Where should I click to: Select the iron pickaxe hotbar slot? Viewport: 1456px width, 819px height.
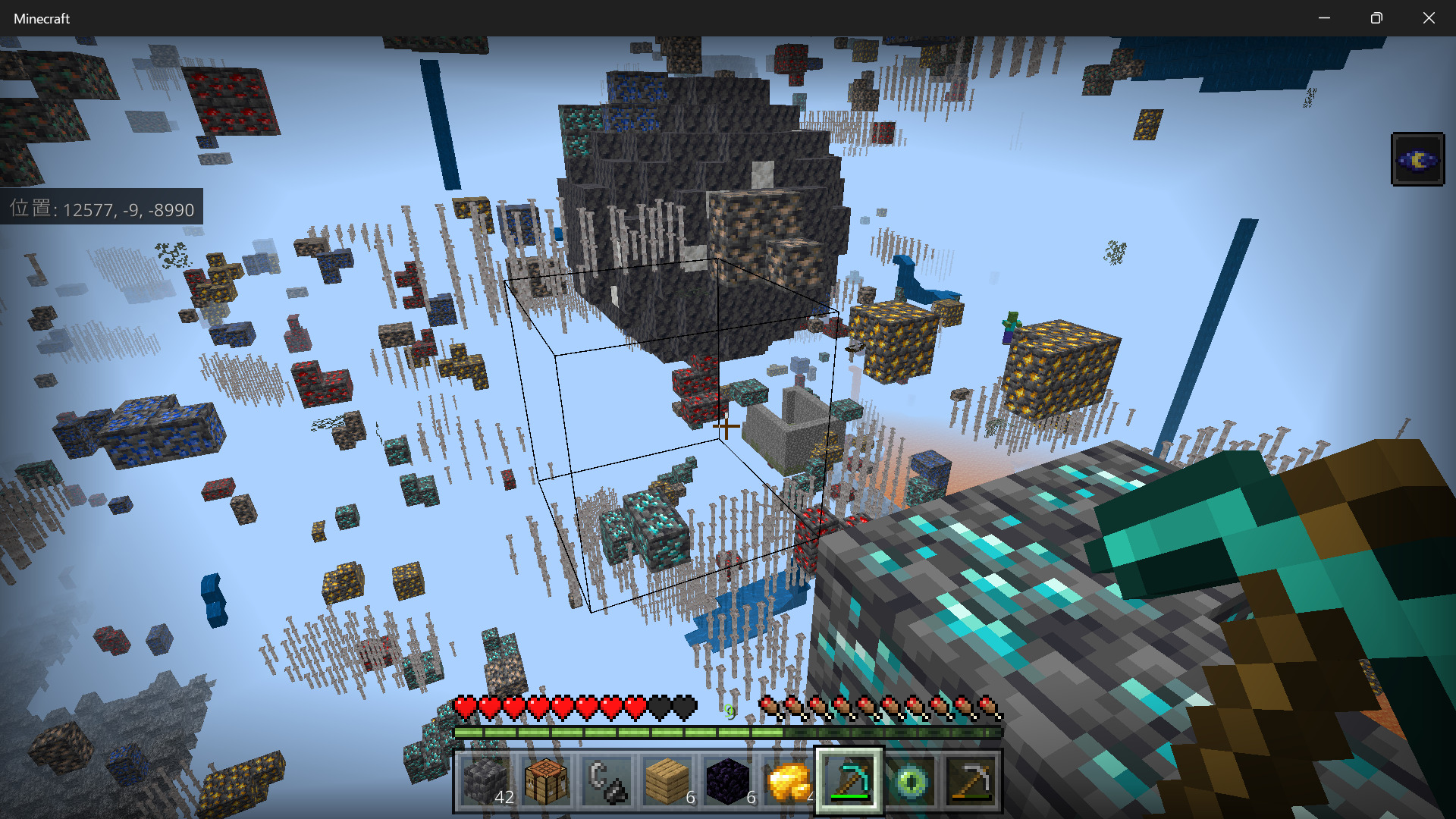pos(971,781)
